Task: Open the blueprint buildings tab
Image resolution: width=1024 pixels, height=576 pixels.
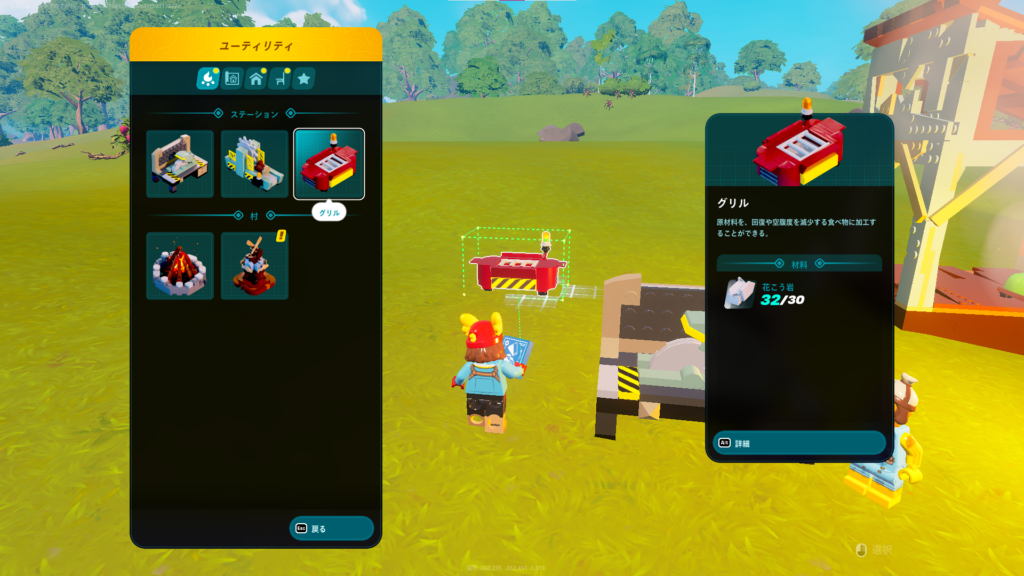Action: coord(232,78)
